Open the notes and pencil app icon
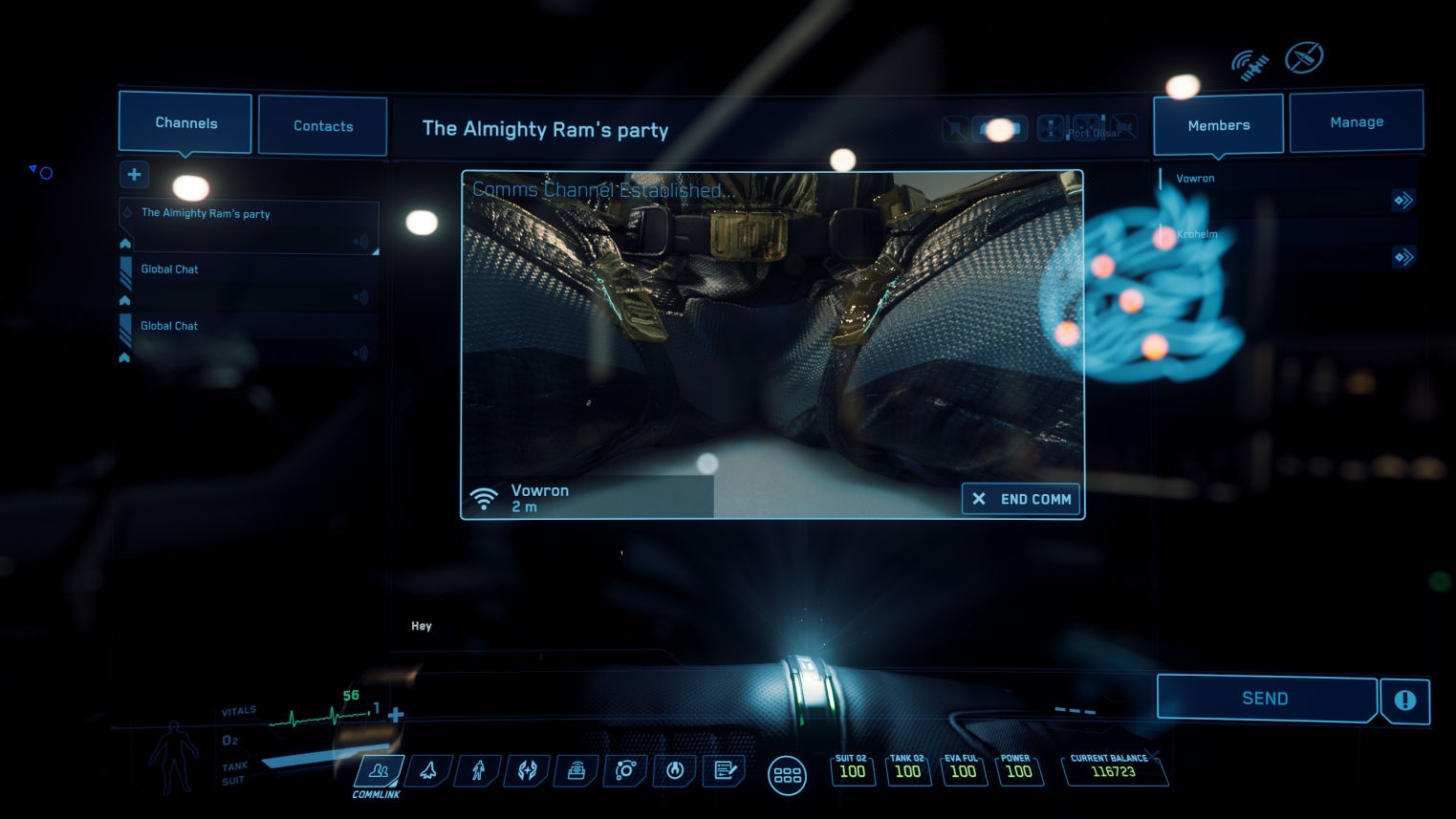The width and height of the screenshot is (1456, 819). pos(725,770)
